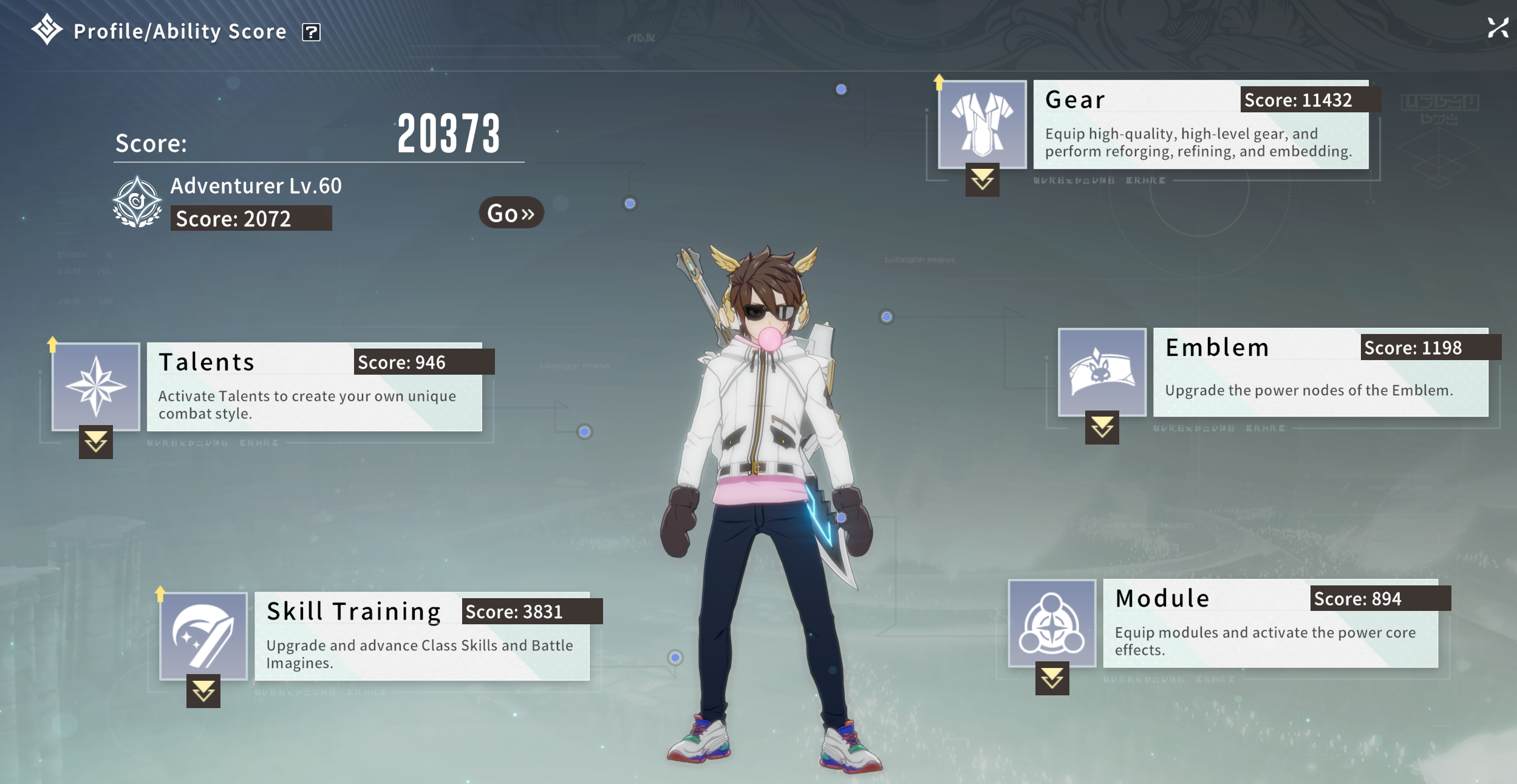This screenshot has height=784, width=1517.
Task: Open the help question mark icon
Action: [x=311, y=32]
